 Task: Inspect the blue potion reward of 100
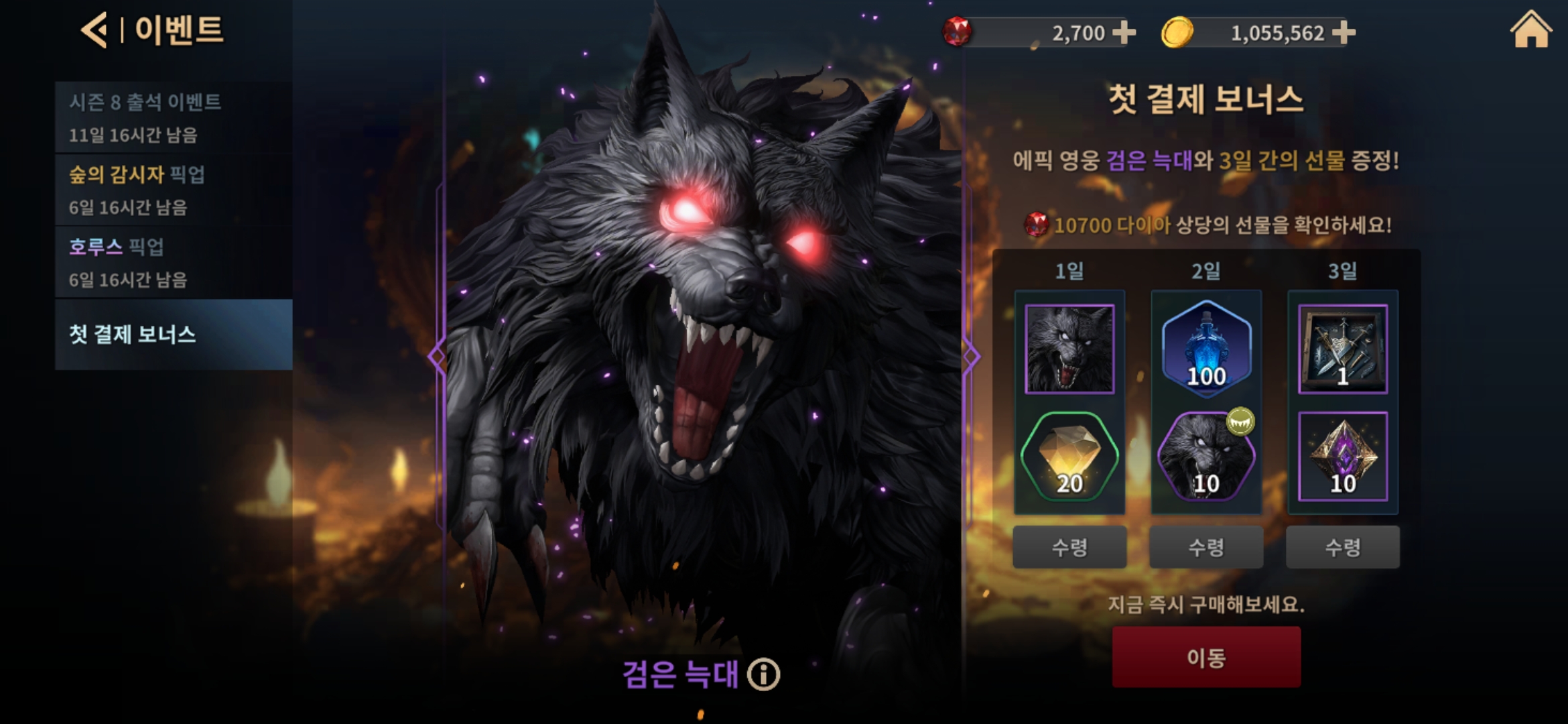coord(1206,349)
